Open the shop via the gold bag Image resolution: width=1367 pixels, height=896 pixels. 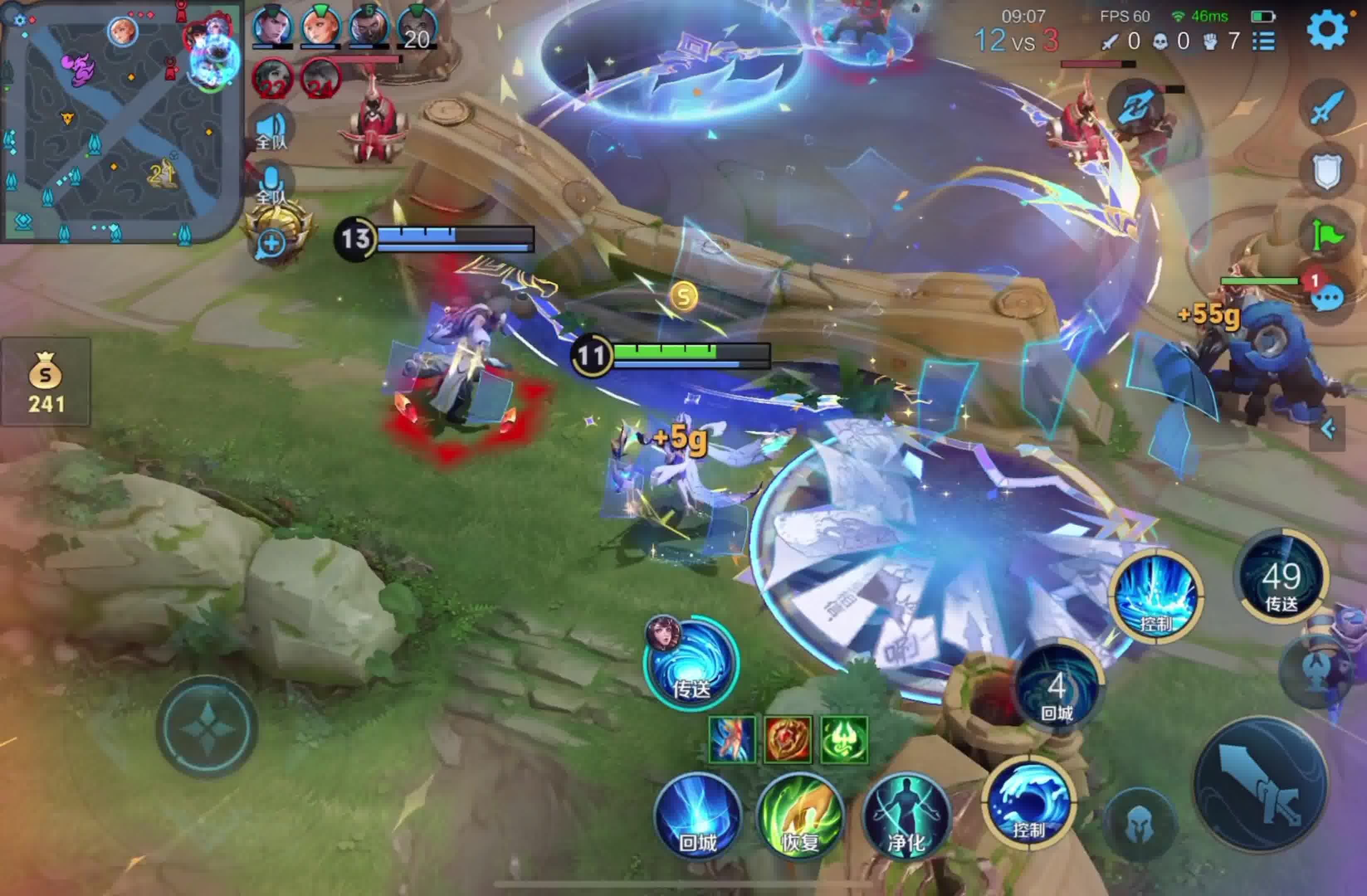click(45, 382)
